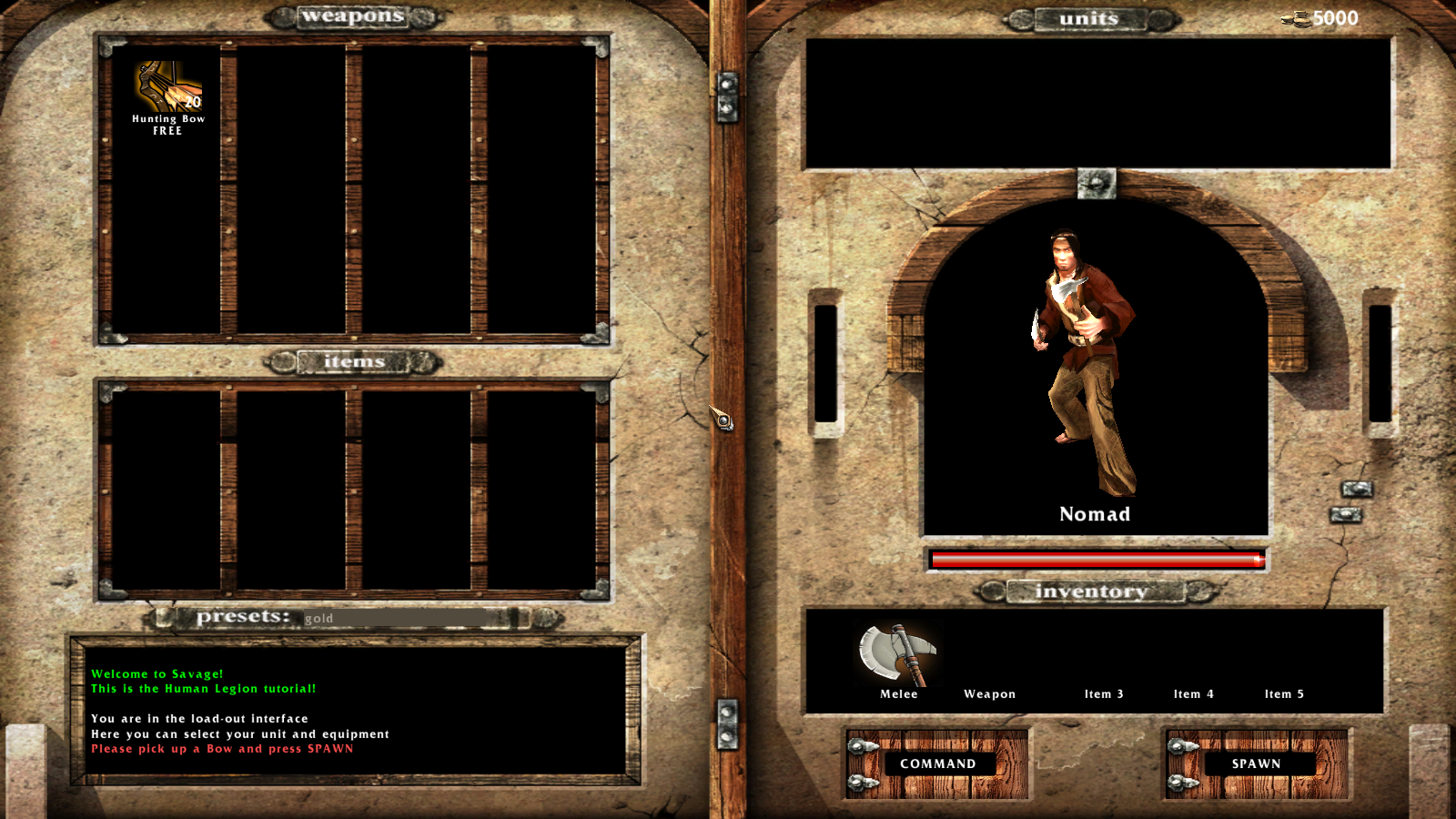This screenshot has width=1456, height=819.
Task: Open the COMMAND option
Action: click(x=937, y=763)
